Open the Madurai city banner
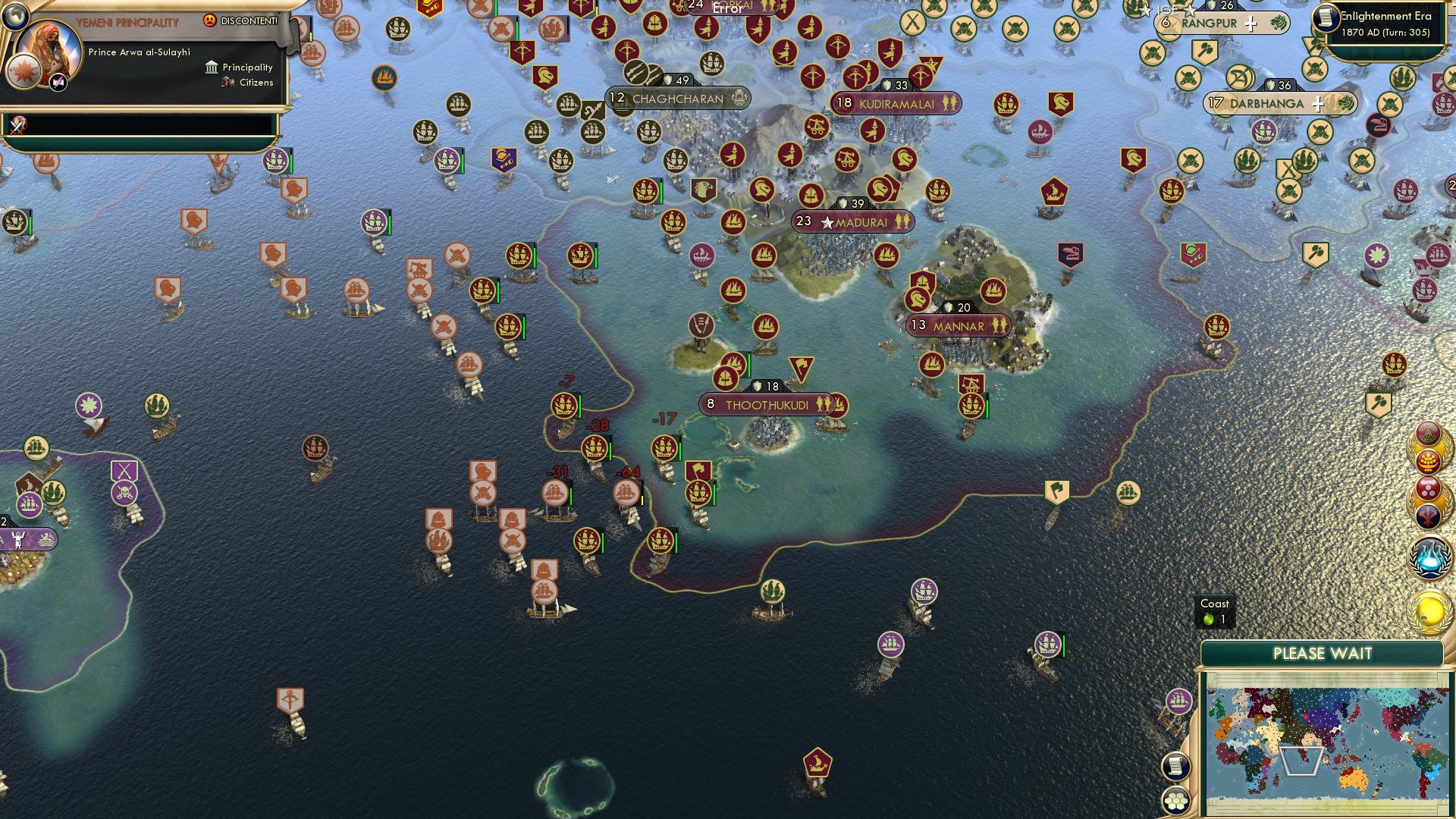1456x819 pixels. tap(858, 222)
